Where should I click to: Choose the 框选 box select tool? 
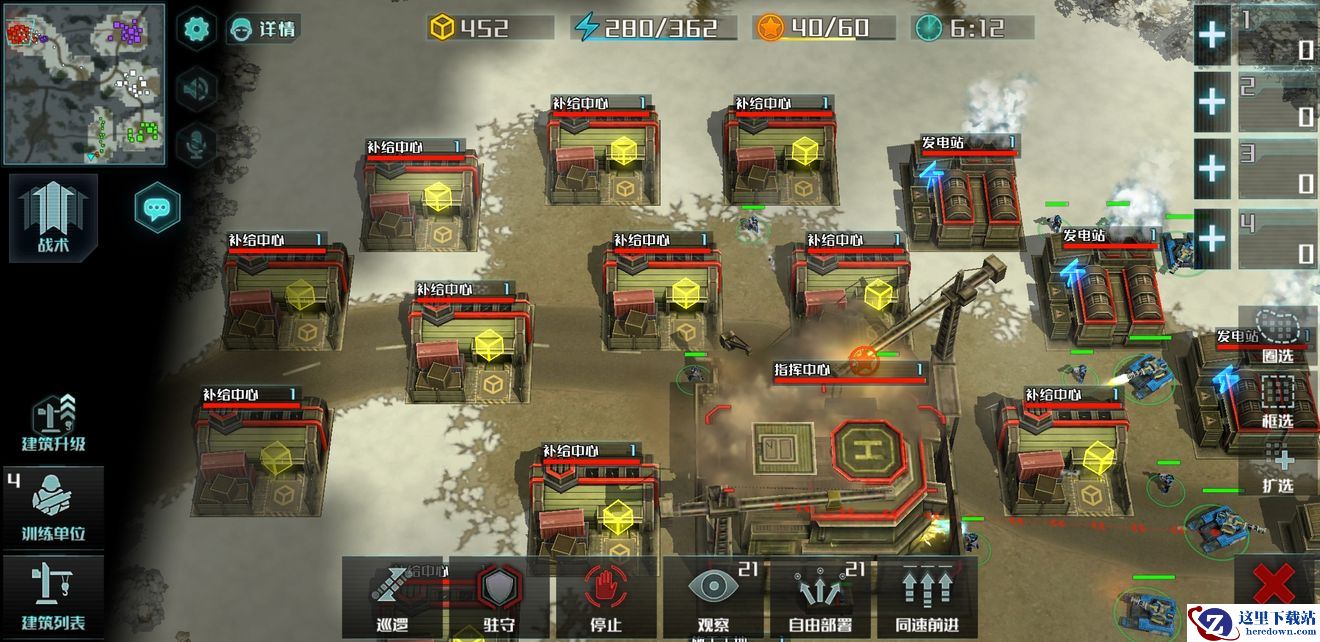(x=1277, y=400)
